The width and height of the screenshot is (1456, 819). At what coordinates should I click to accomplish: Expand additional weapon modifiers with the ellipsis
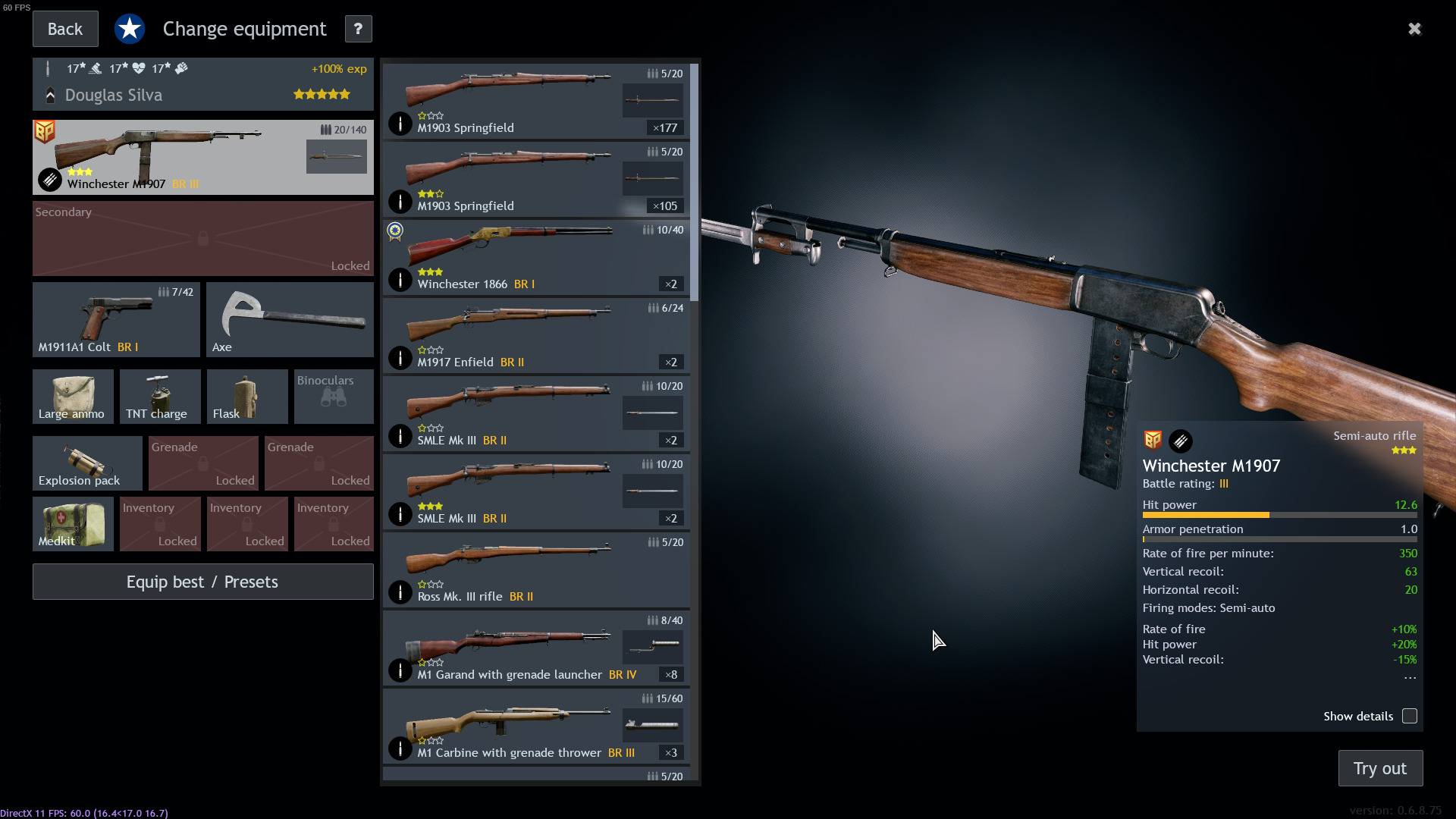pos(1409,678)
